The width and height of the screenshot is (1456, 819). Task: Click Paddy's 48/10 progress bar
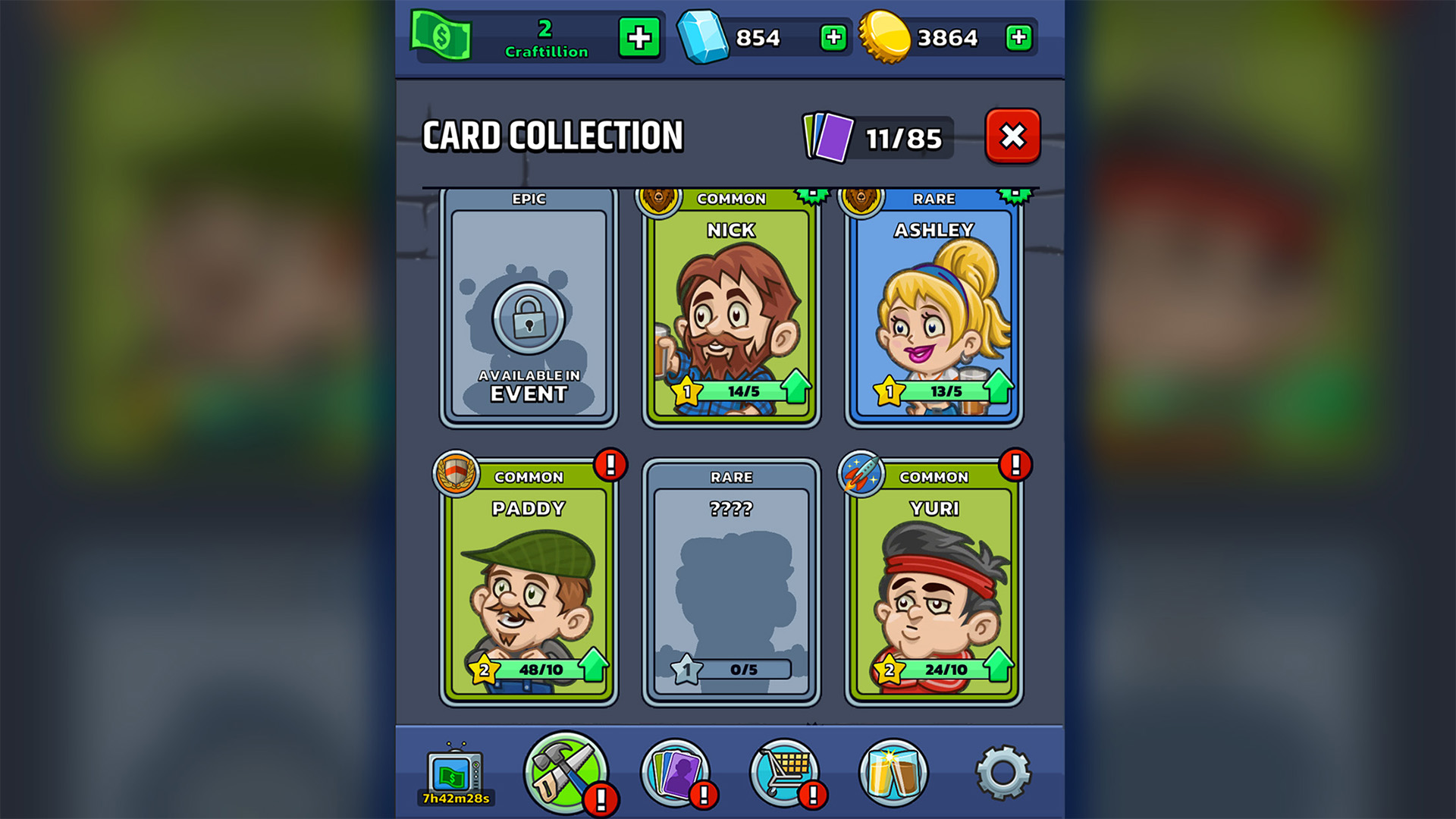[x=542, y=670]
